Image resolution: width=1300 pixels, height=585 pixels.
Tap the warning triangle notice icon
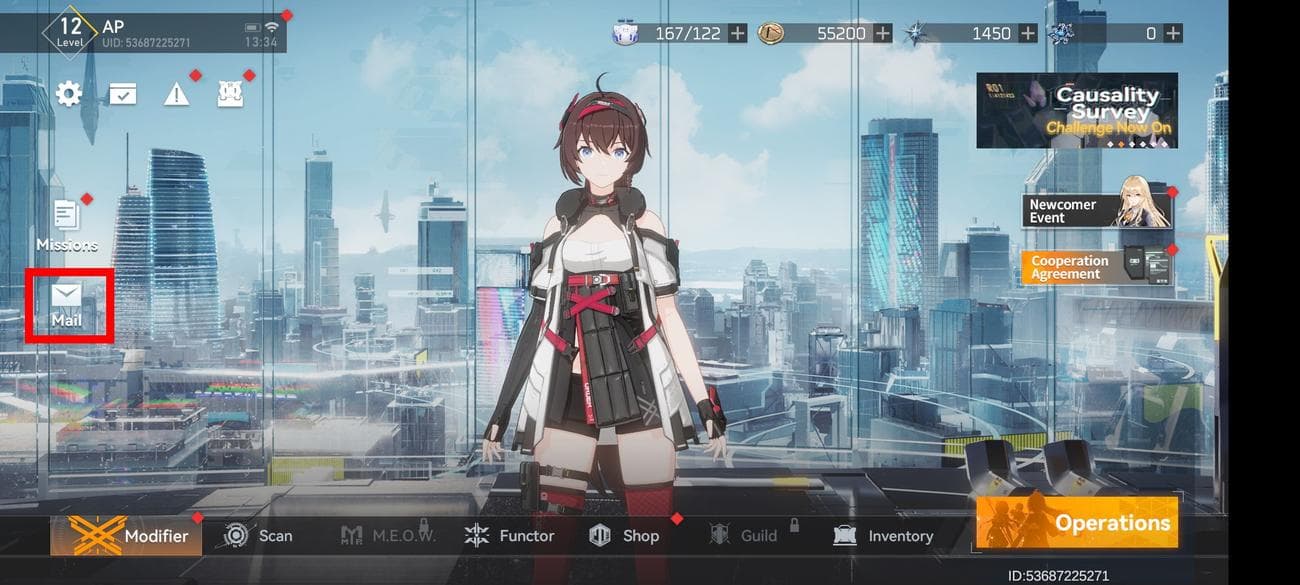177,95
